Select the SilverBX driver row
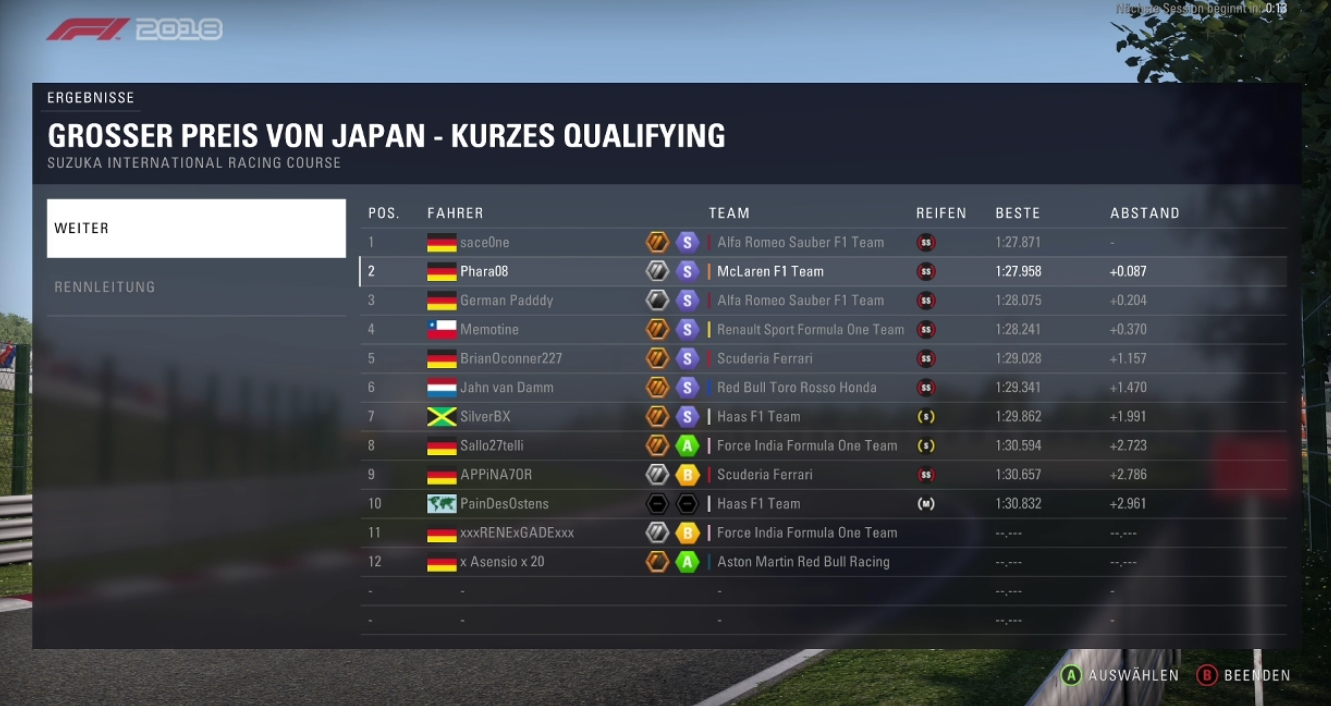1331x706 pixels. [x=822, y=416]
